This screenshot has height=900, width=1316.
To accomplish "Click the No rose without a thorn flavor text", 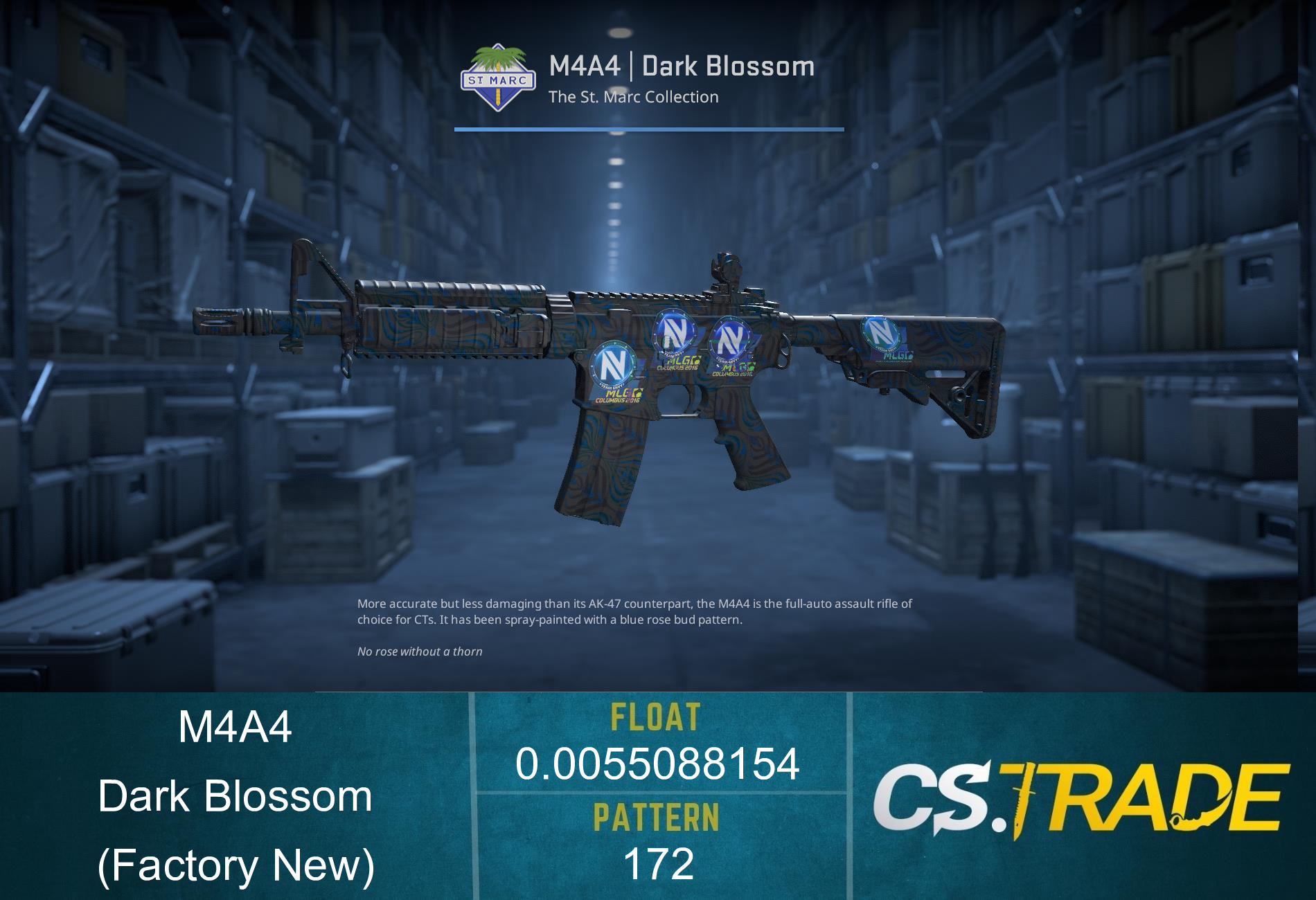I will (418, 651).
